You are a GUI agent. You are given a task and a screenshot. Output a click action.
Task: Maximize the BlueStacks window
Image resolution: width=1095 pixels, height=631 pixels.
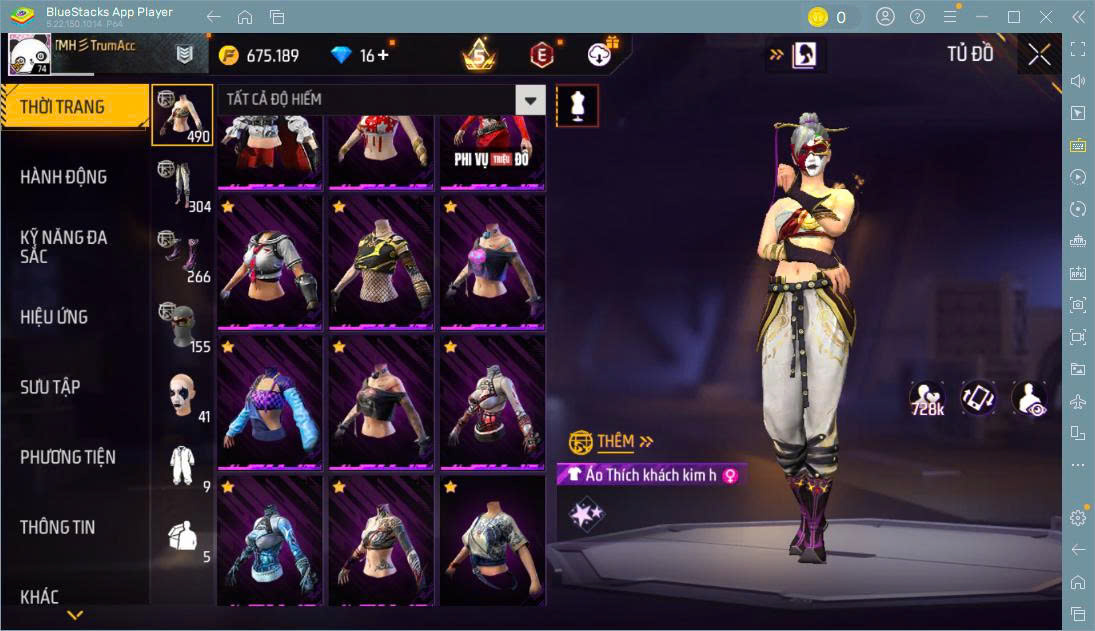[1014, 16]
